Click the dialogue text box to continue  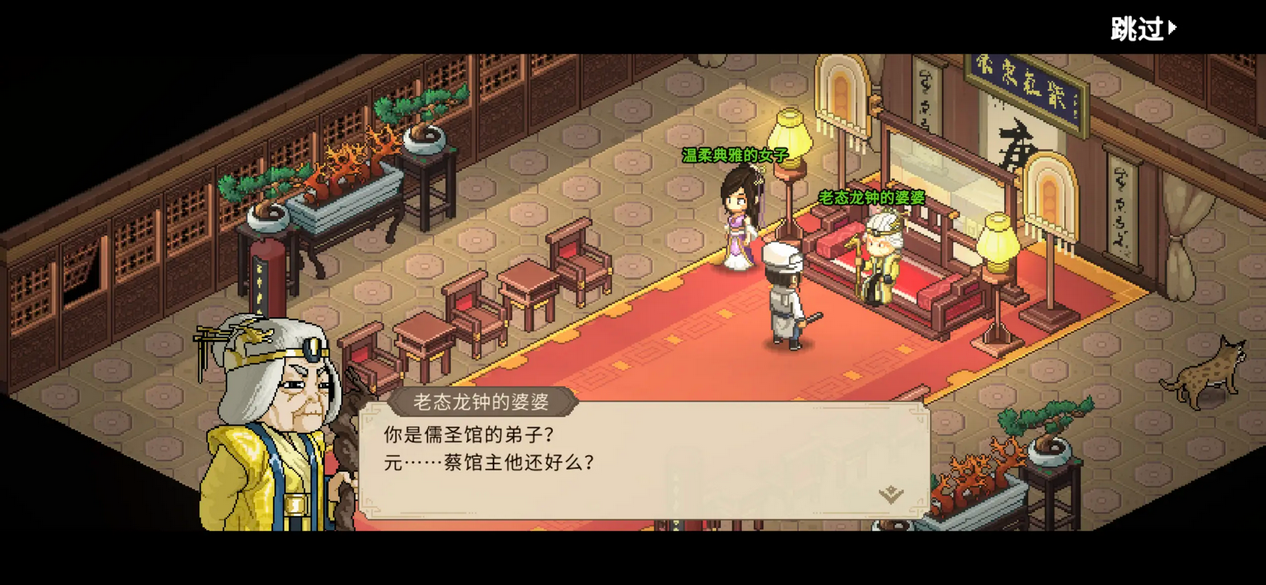tap(642, 462)
